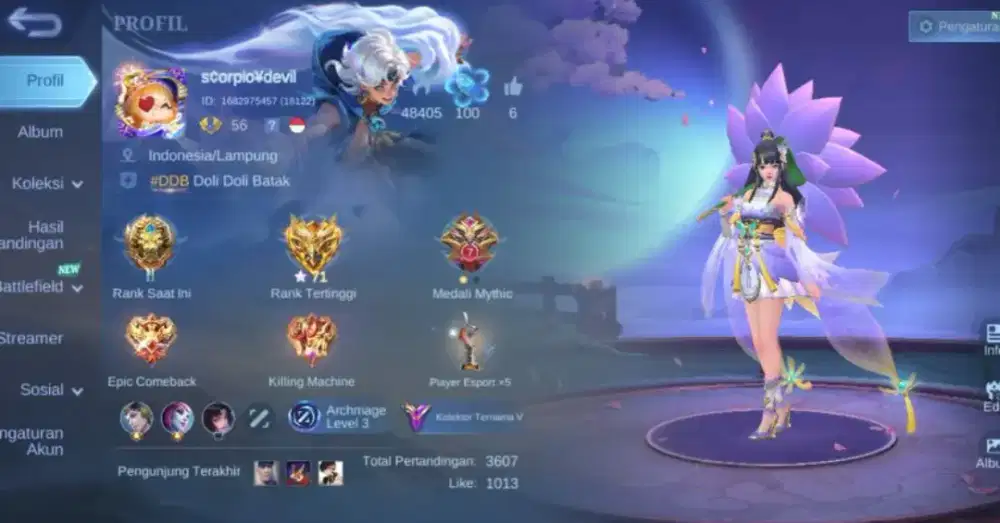View the first recent visitor avatar
1000x523 pixels.
click(x=266, y=472)
